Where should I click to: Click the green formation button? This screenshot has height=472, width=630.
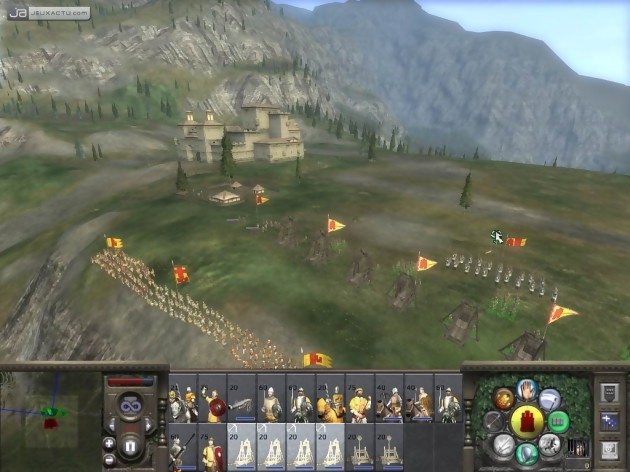click(558, 421)
